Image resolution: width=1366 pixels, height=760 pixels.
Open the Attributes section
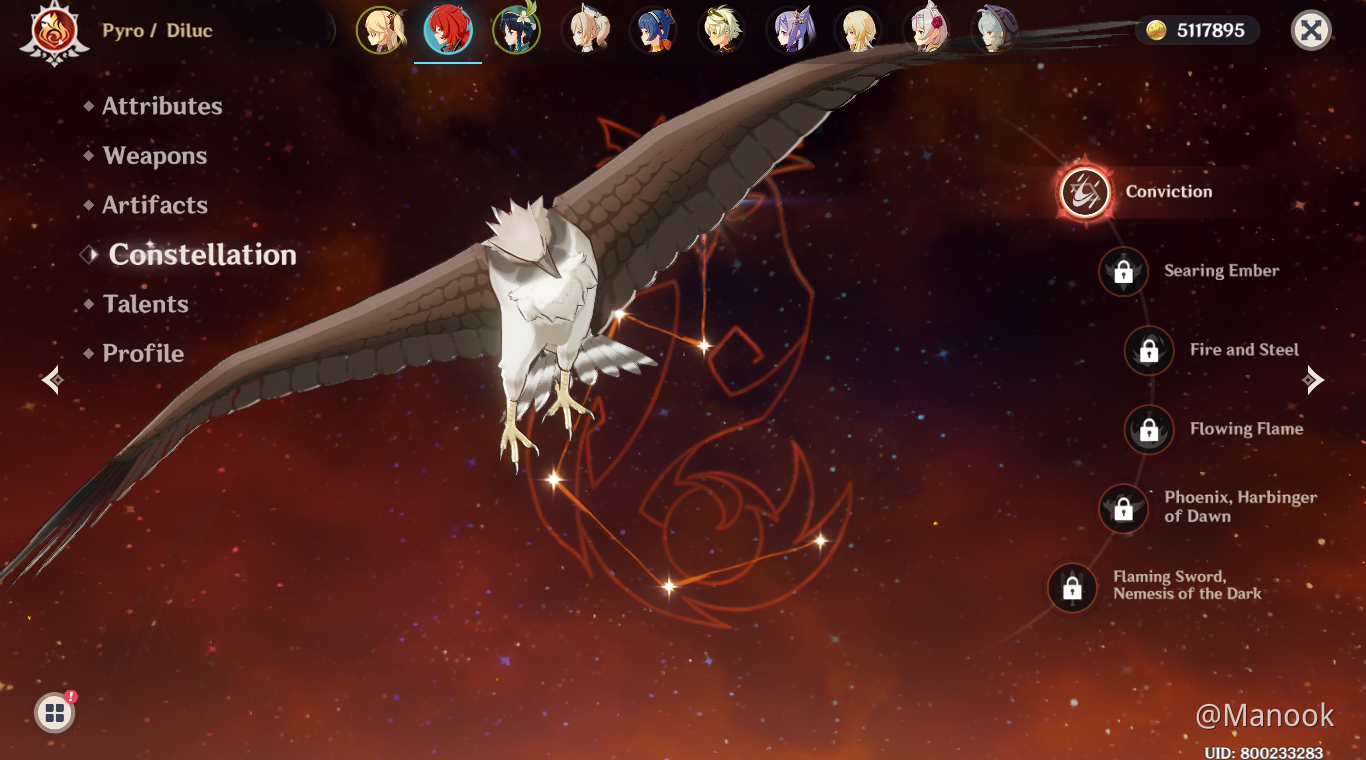point(162,106)
